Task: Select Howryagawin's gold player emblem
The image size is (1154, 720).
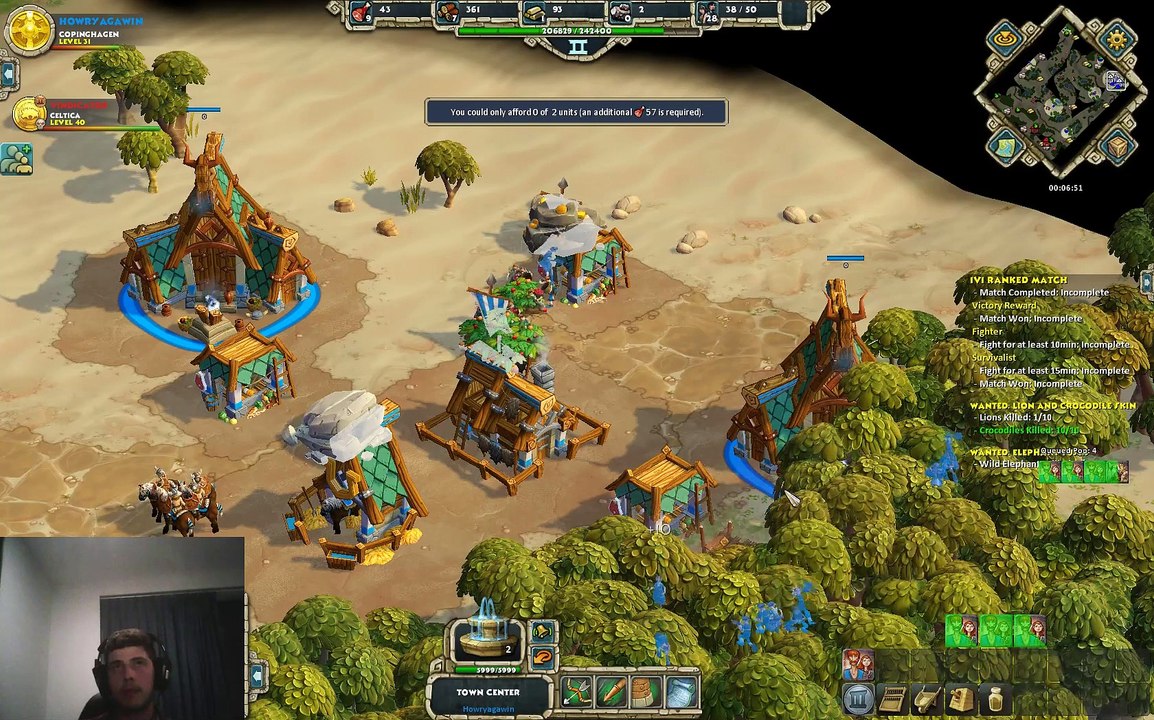Action: [29, 29]
